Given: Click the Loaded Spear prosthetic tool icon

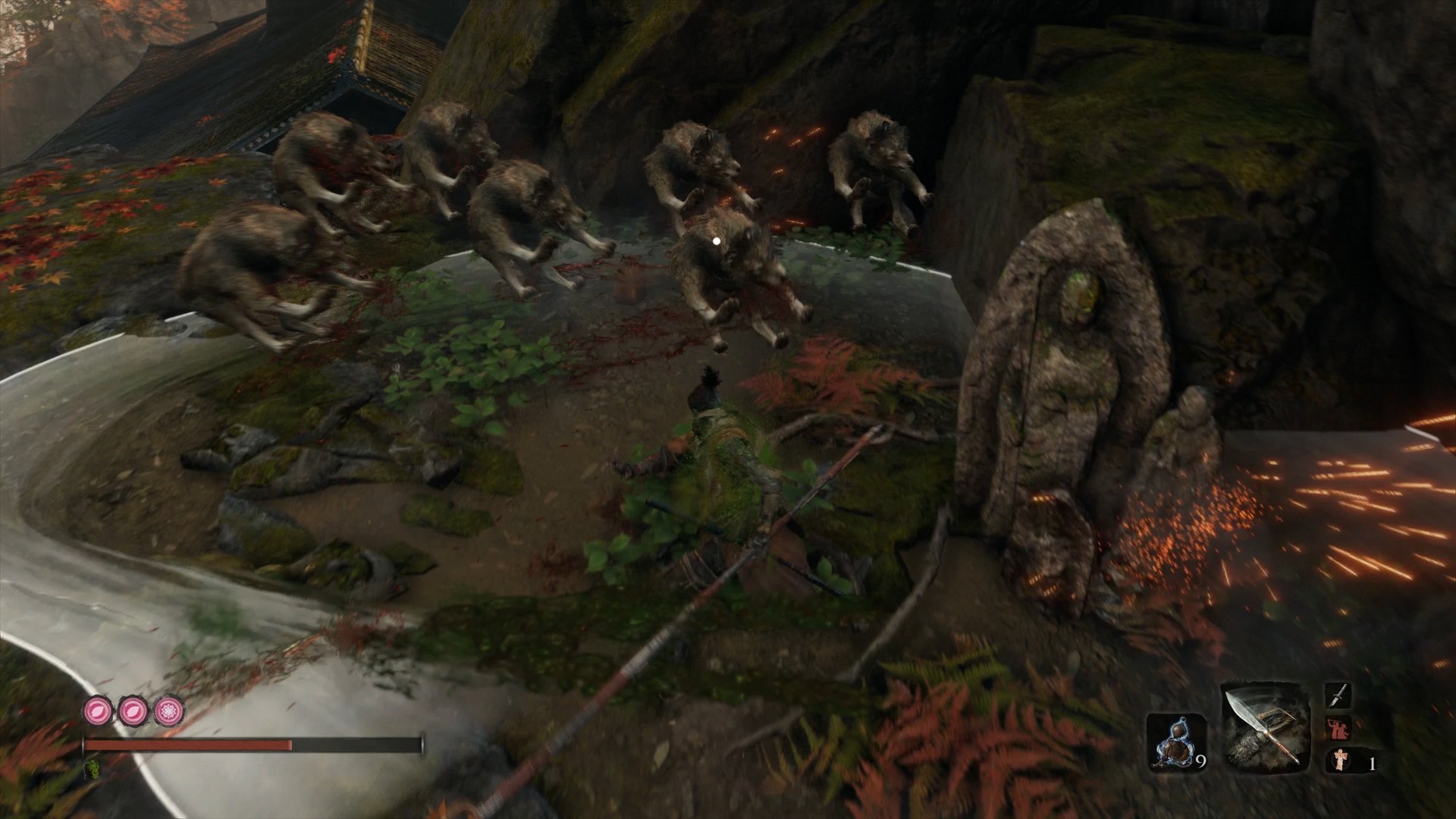Looking at the screenshot, I should coord(1264,726).
